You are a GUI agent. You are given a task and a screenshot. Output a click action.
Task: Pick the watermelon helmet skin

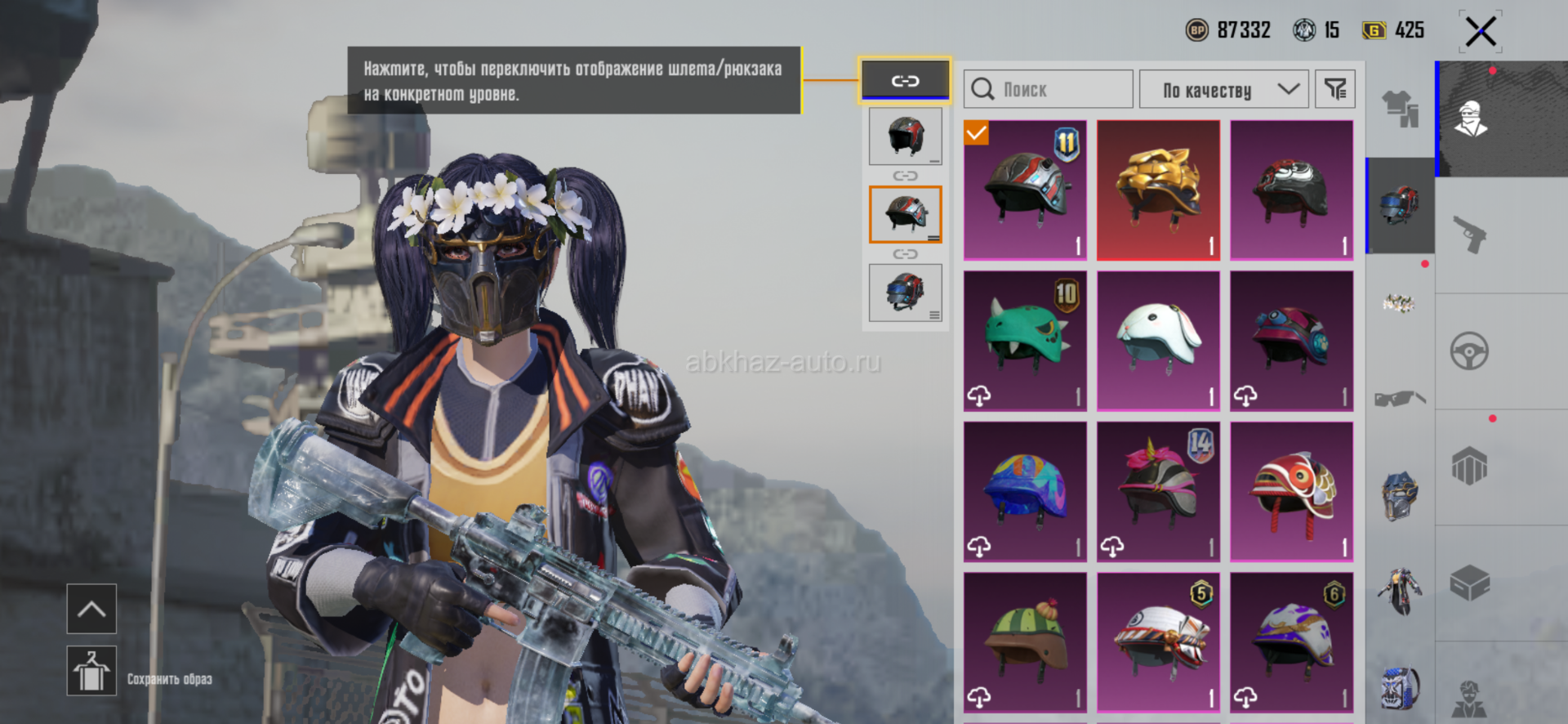pyautogui.click(x=1025, y=641)
